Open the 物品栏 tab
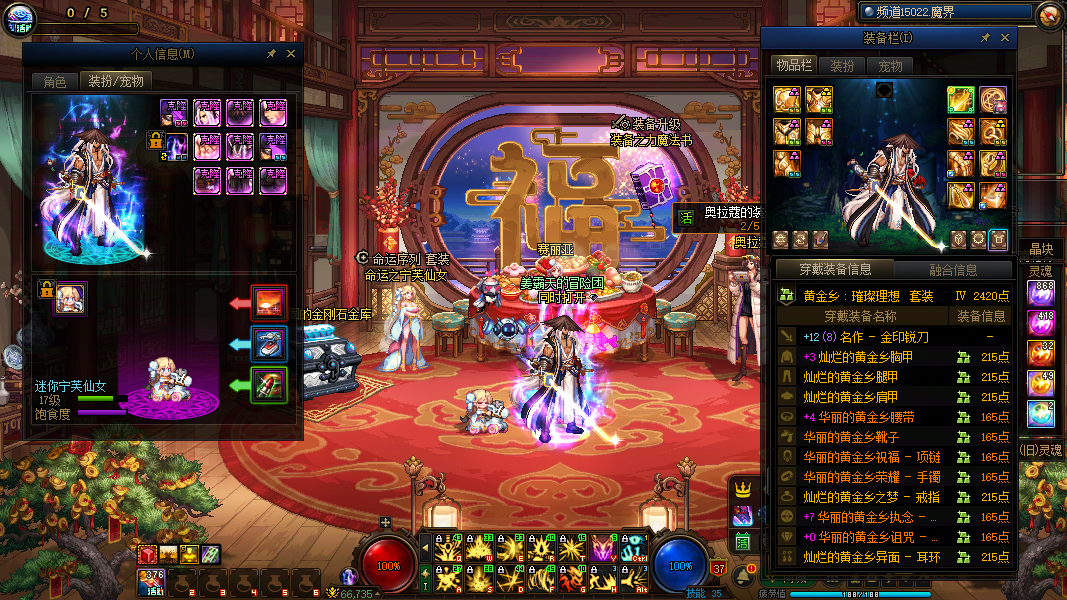Image resolution: width=1067 pixels, height=600 pixels. [x=793, y=65]
